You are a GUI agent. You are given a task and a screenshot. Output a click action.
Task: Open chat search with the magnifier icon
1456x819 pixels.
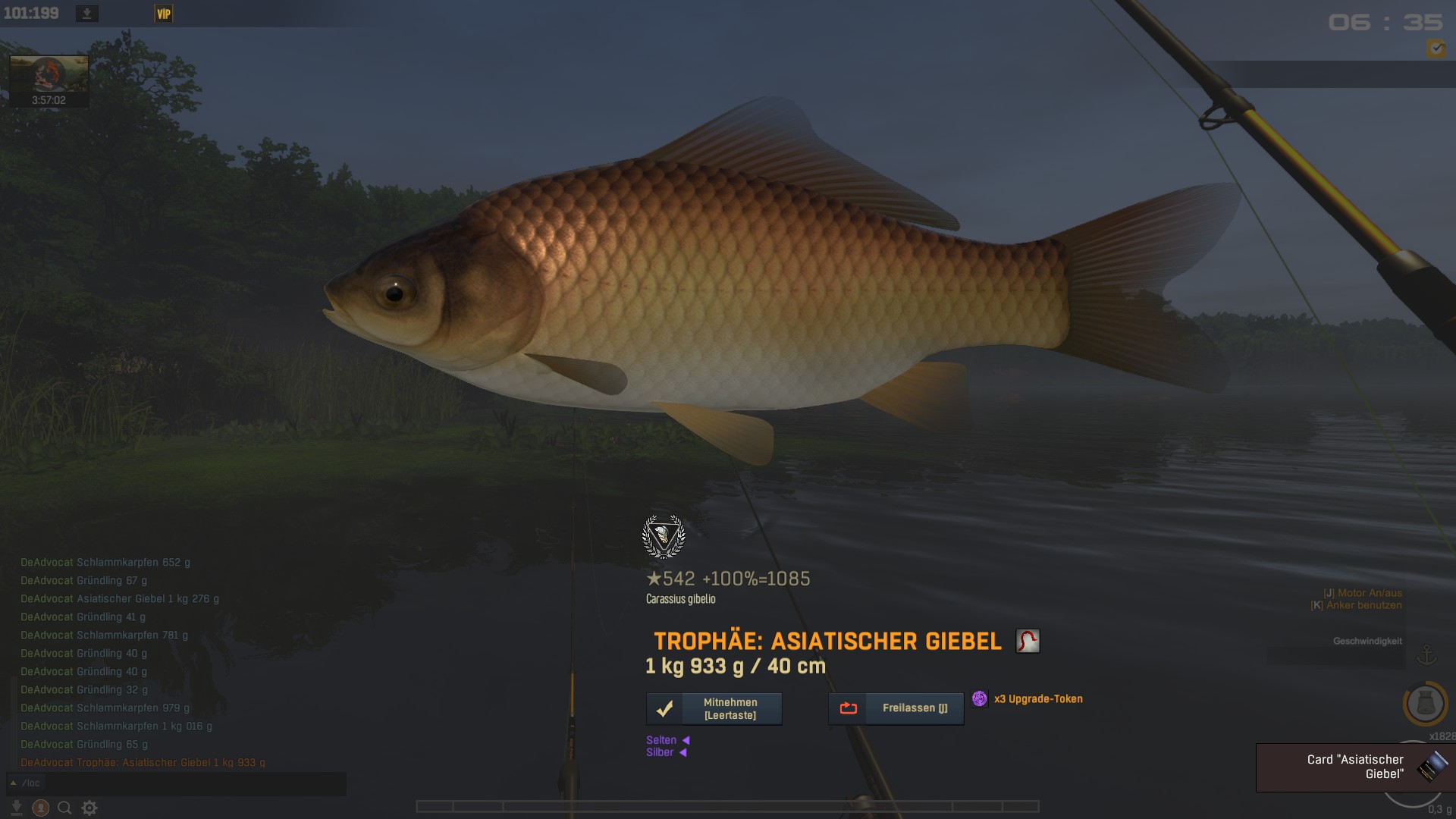tap(65, 808)
